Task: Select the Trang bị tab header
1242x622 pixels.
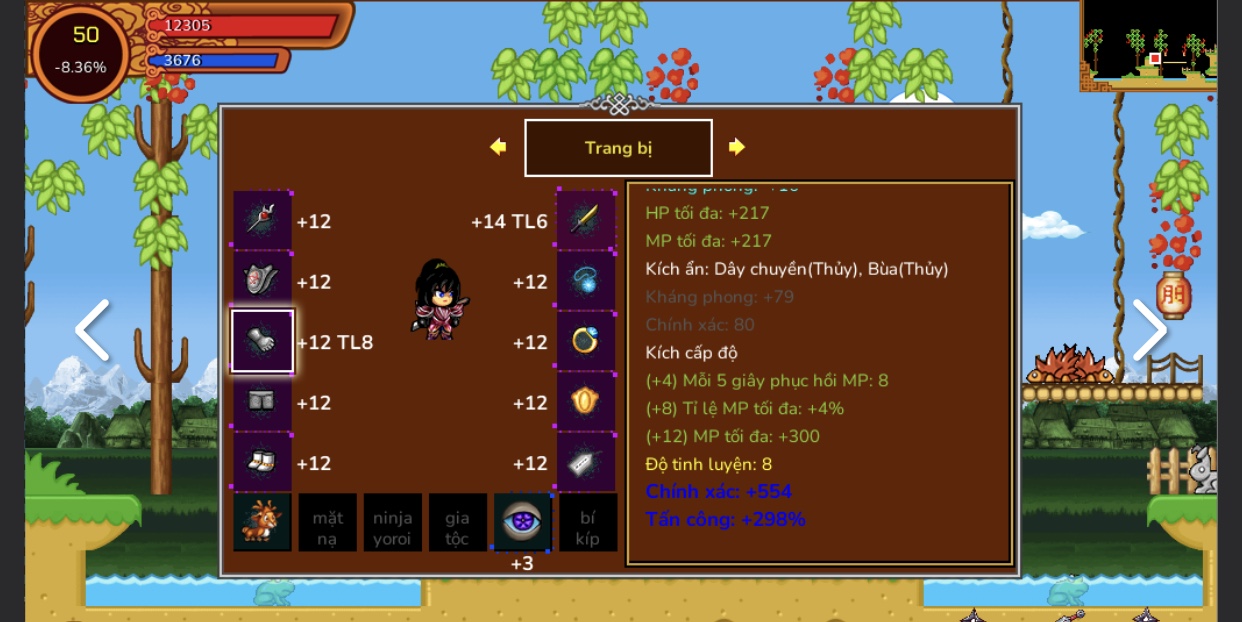Action: (618, 148)
